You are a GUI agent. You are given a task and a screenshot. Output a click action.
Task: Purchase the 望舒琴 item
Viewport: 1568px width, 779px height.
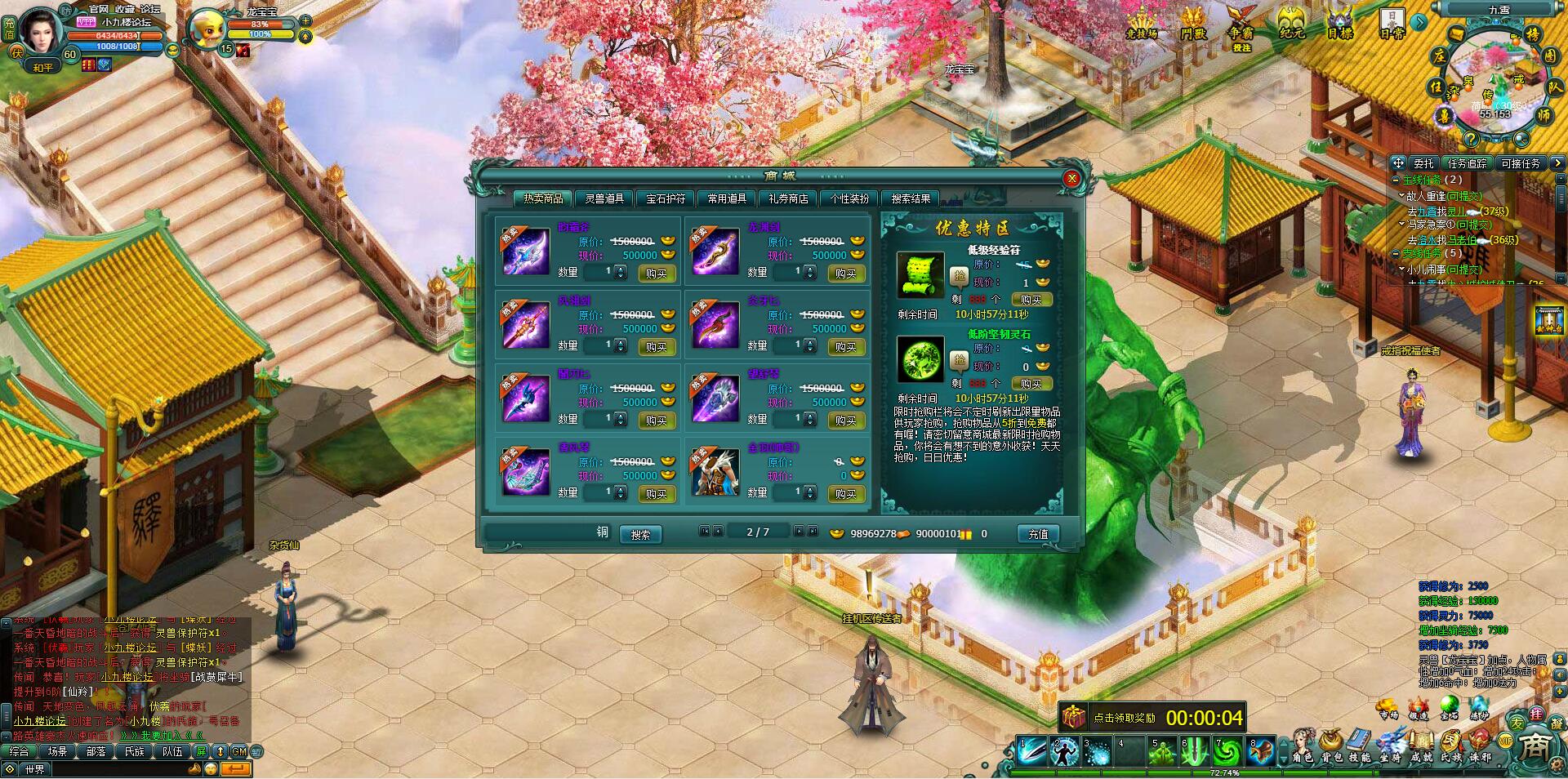pyautogui.click(x=845, y=421)
